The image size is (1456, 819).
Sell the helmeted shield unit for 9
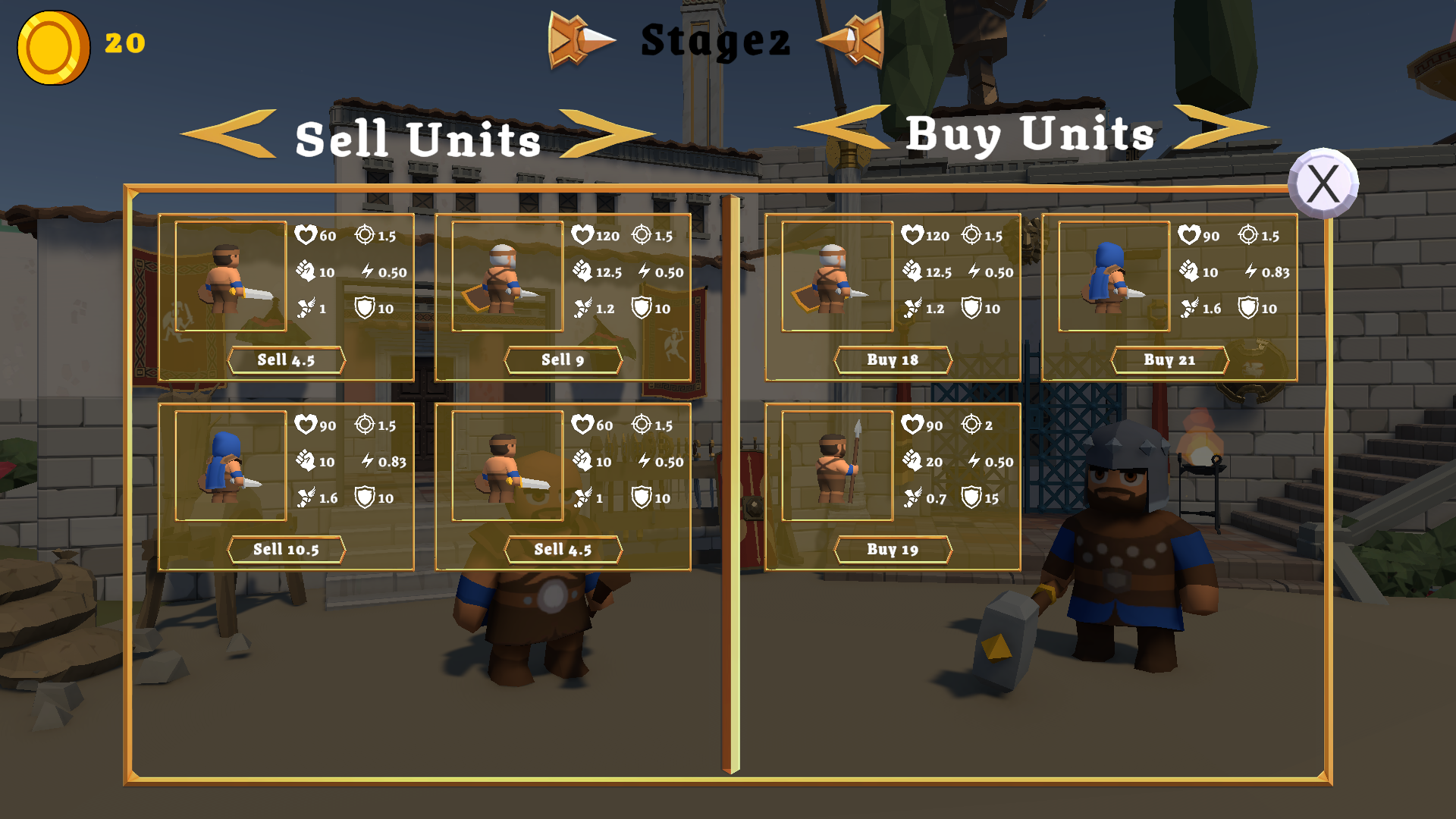[563, 360]
